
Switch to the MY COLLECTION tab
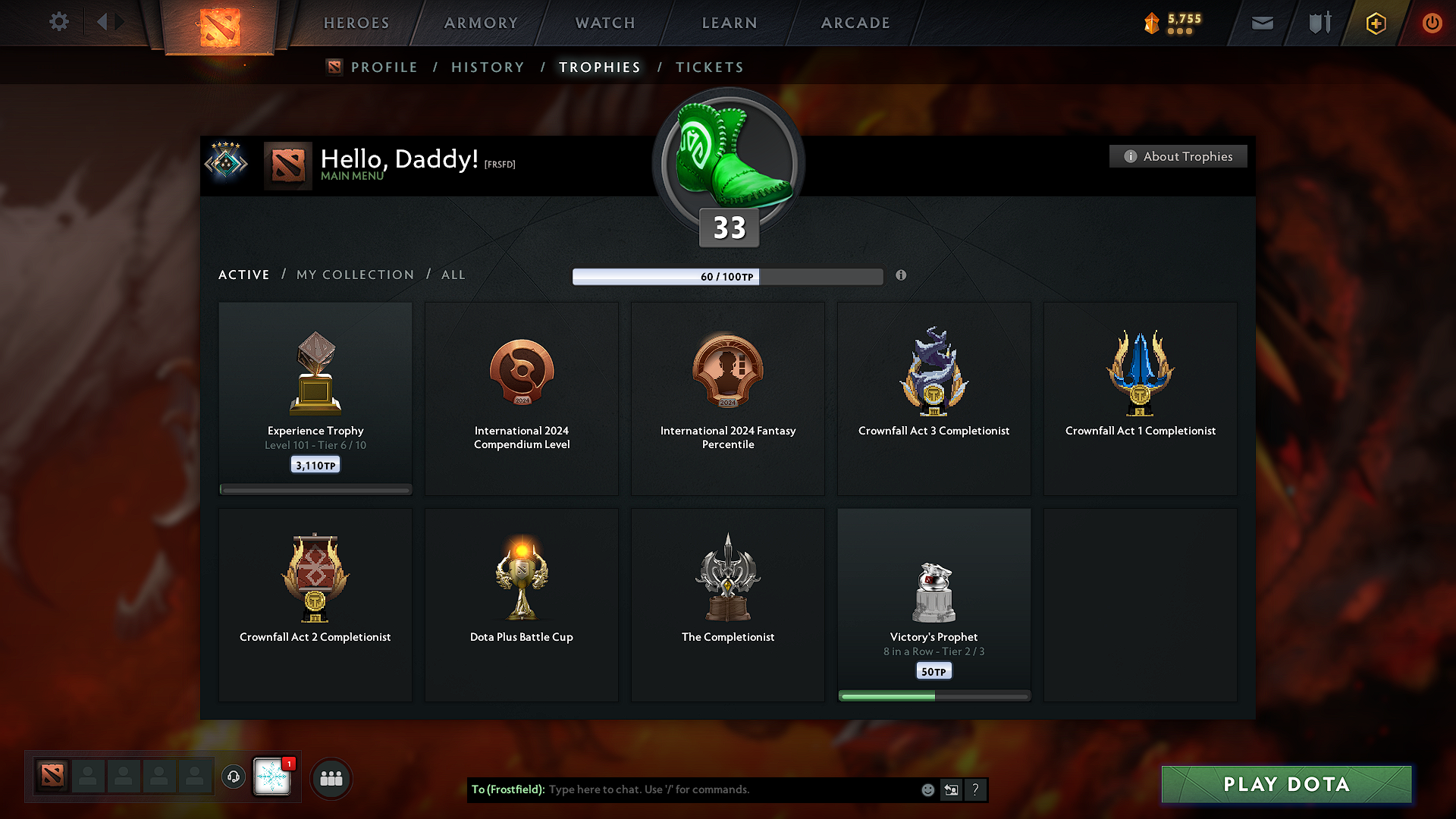[x=354, y=275]
